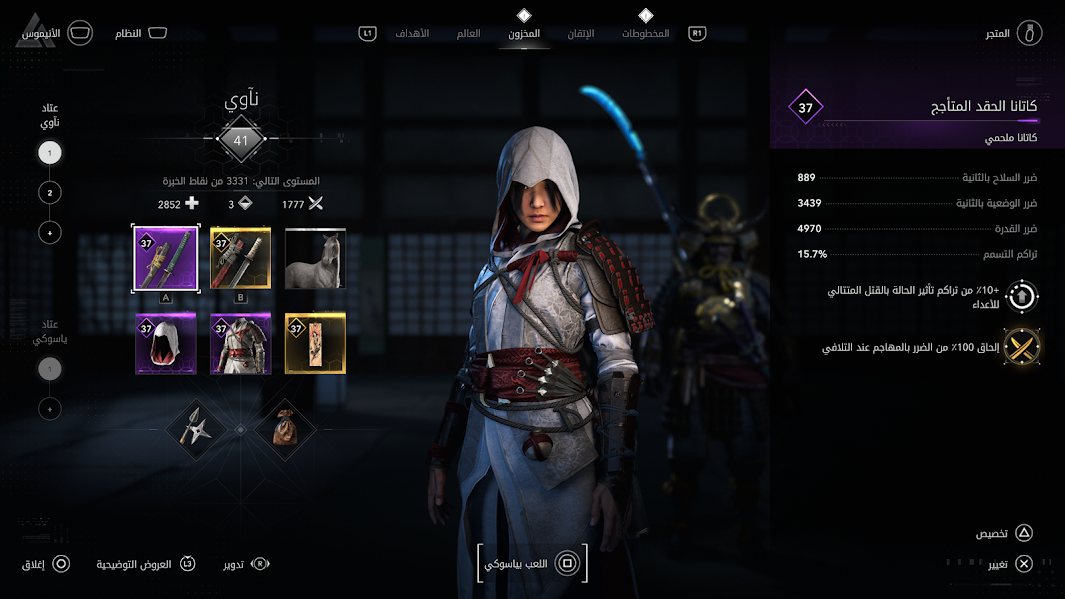This screenshot has width=1065, height=599.
Task: Click the اللعب بياسوكي switch character button
Action: (x=532, y=564)
